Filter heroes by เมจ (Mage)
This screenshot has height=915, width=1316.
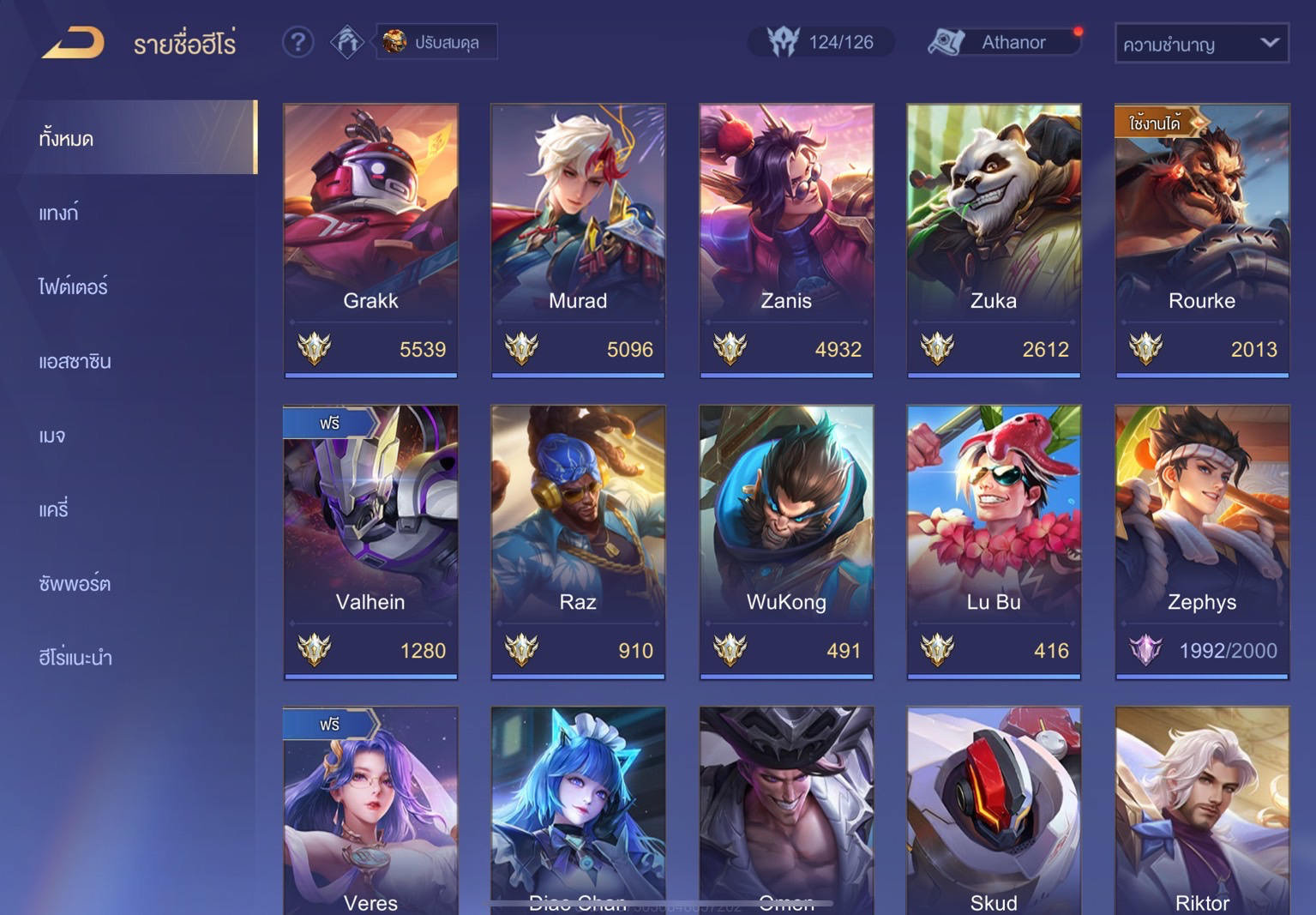(x=52, y=436)
